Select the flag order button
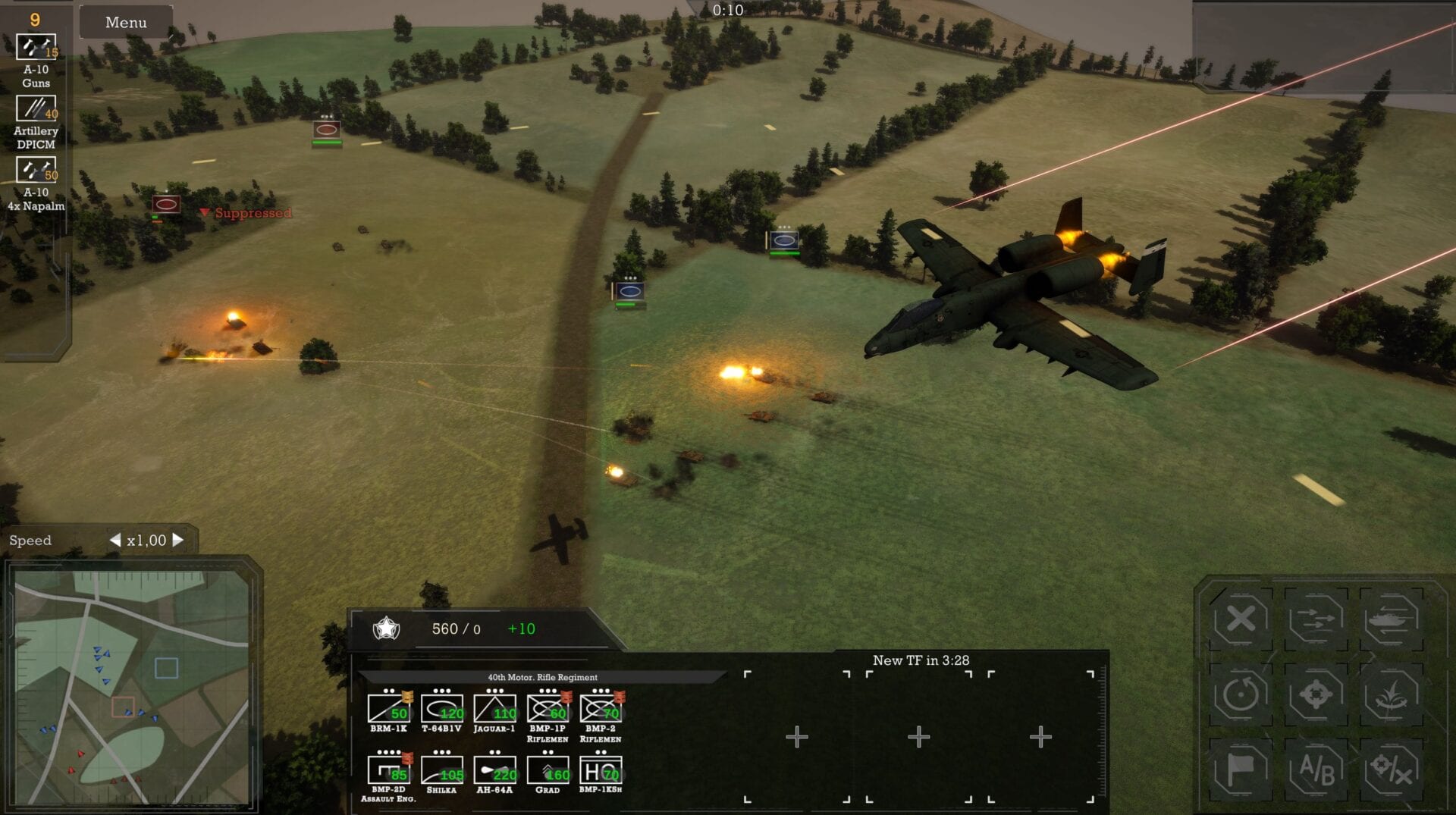Viewport: 1456px width, 815px height. 1241,770
